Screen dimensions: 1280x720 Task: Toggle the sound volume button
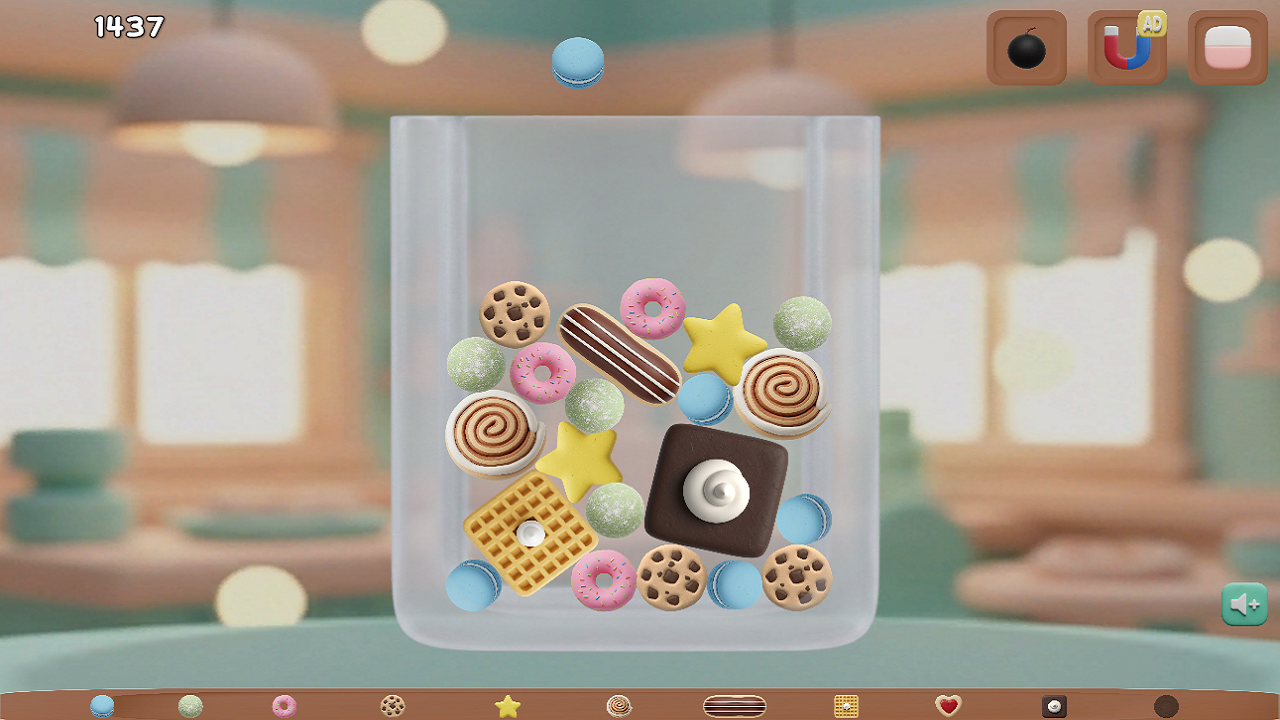[1244, 603]
